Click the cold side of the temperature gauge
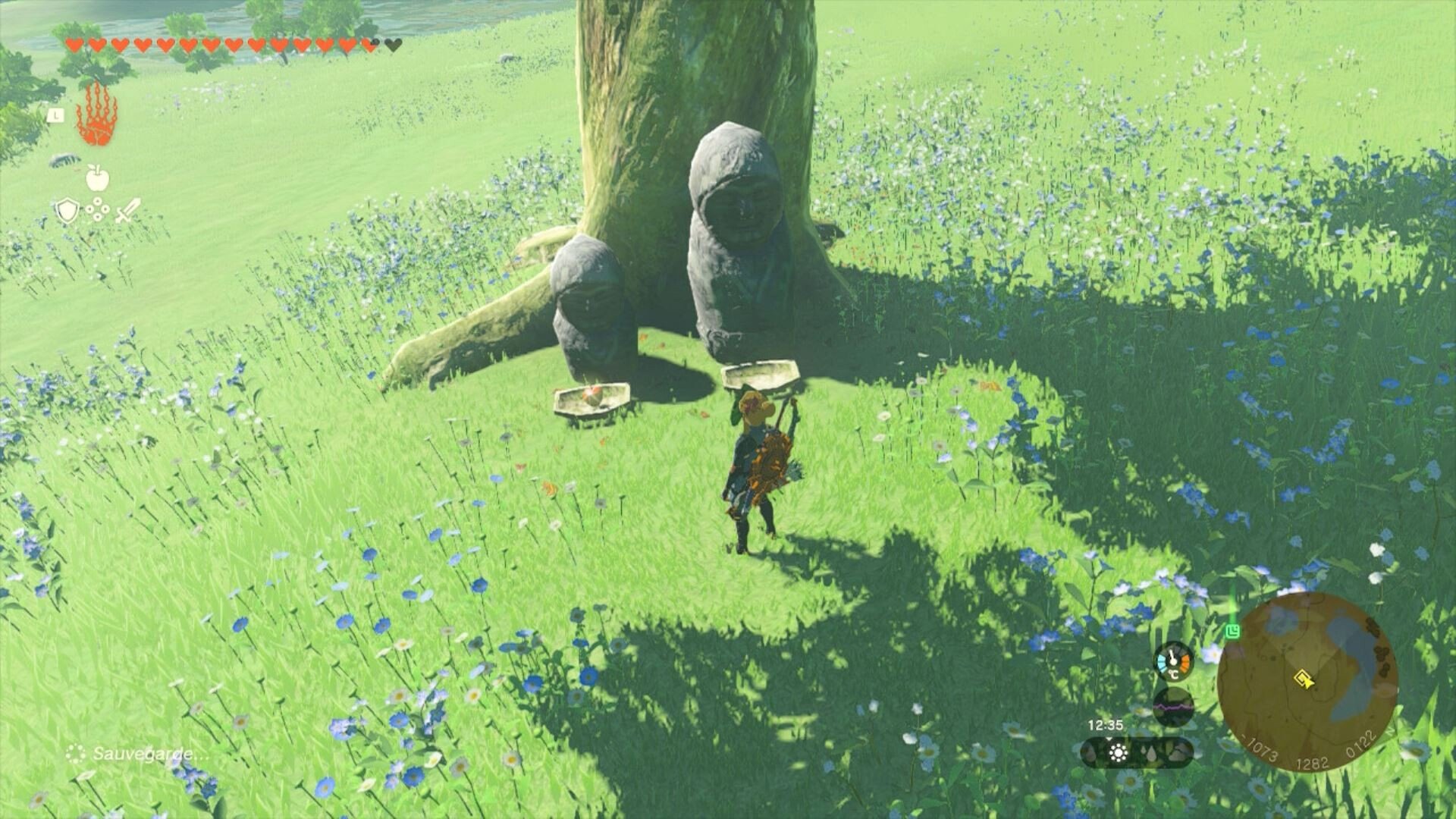Image resolution: width=1456 pixels, height=819 pixels. [1162, 661]
